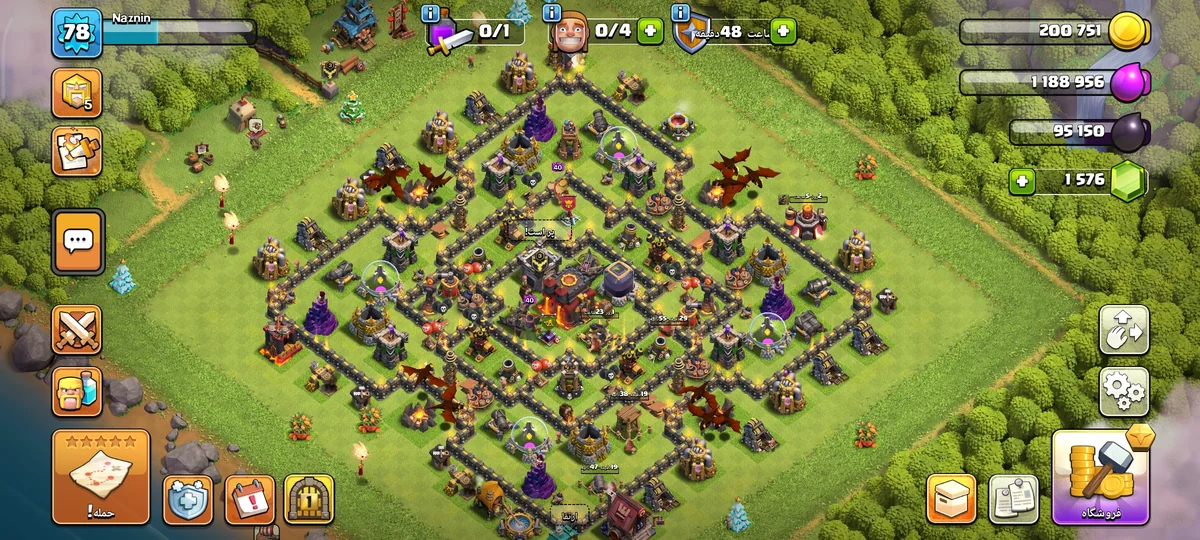The height and width of the screenshot is (540, 1200).
Task: Open the blue shield with plus icon
Action: tap(188, 499)
